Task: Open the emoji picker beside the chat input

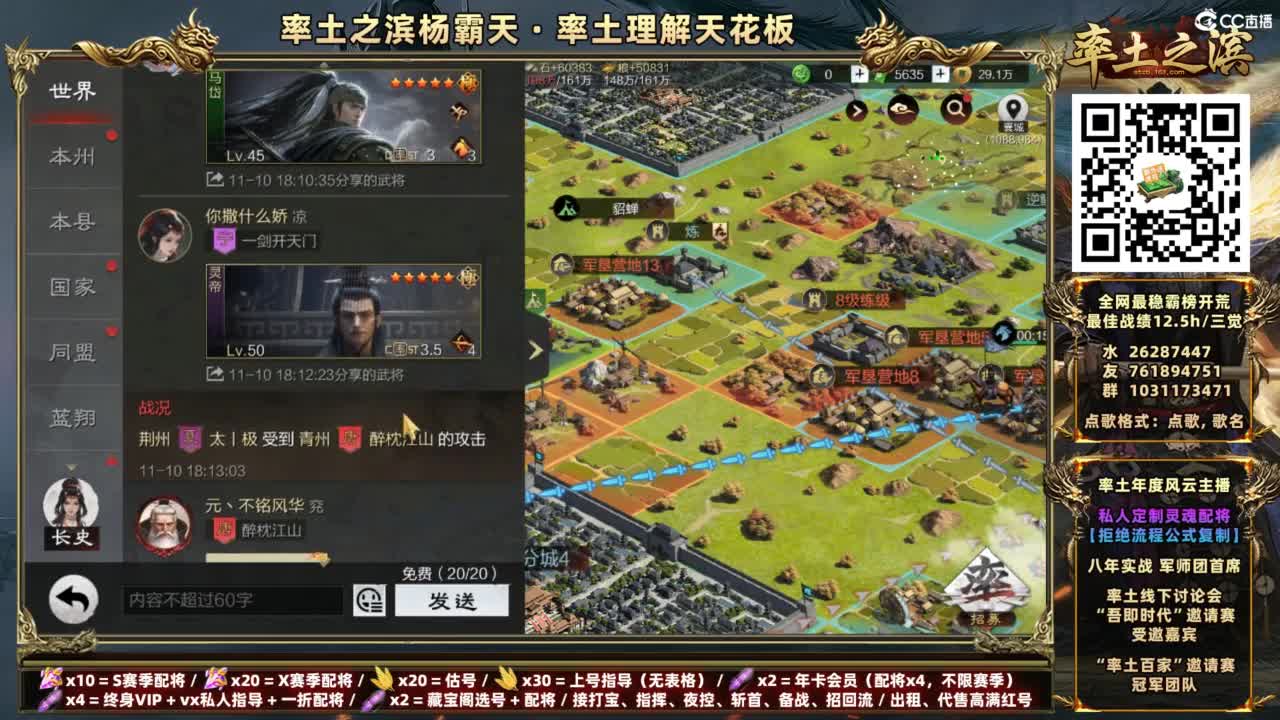Action: (371, 600)
